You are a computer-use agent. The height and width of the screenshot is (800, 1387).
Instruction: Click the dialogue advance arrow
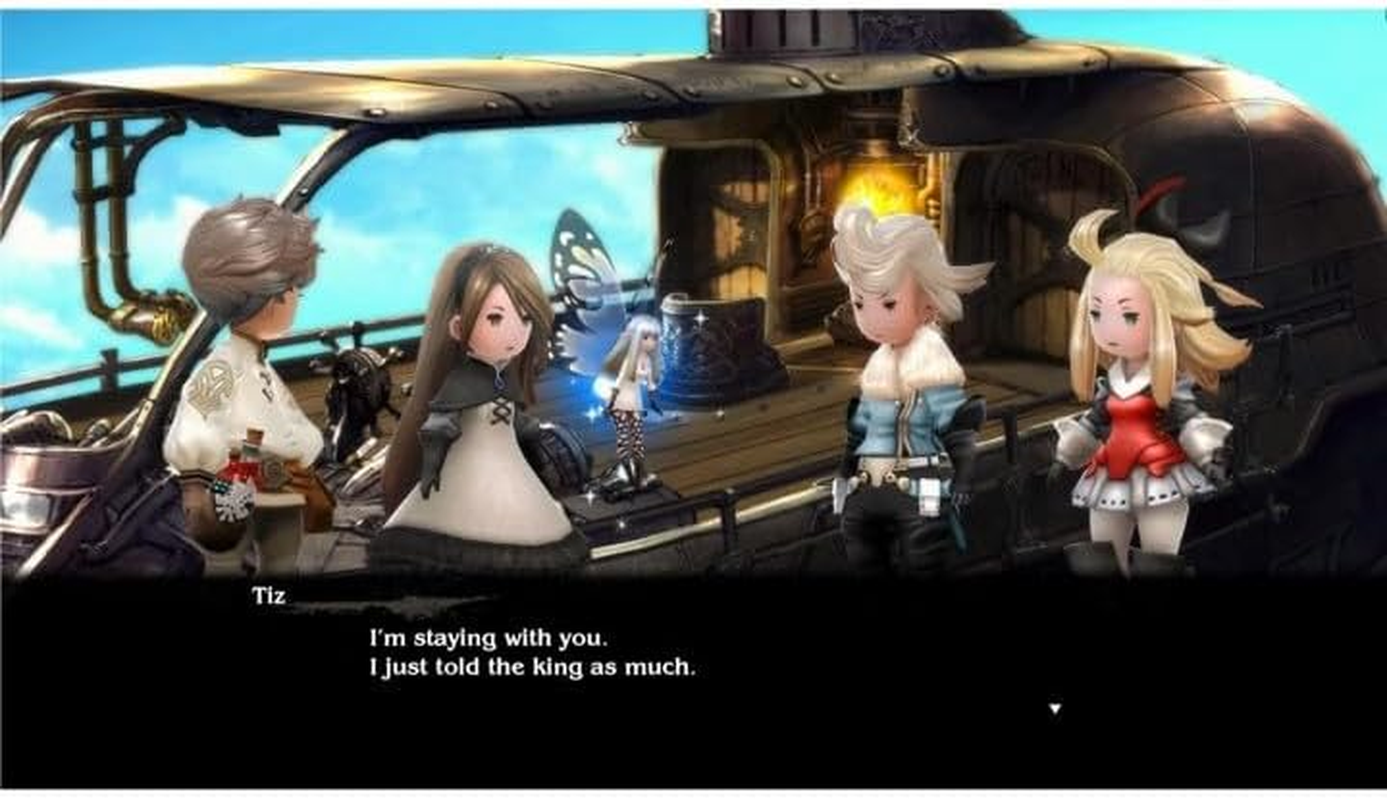point(1056,706)
